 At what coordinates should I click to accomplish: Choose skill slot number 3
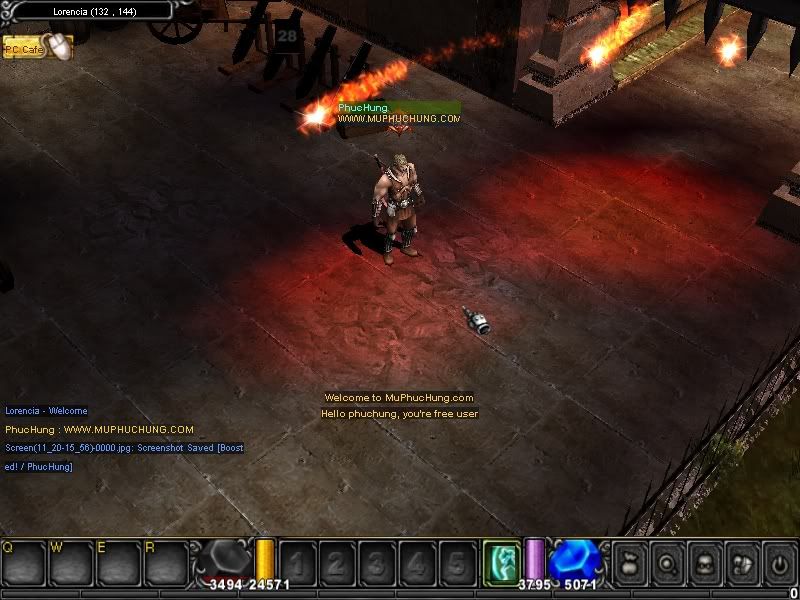coord(377,563)
